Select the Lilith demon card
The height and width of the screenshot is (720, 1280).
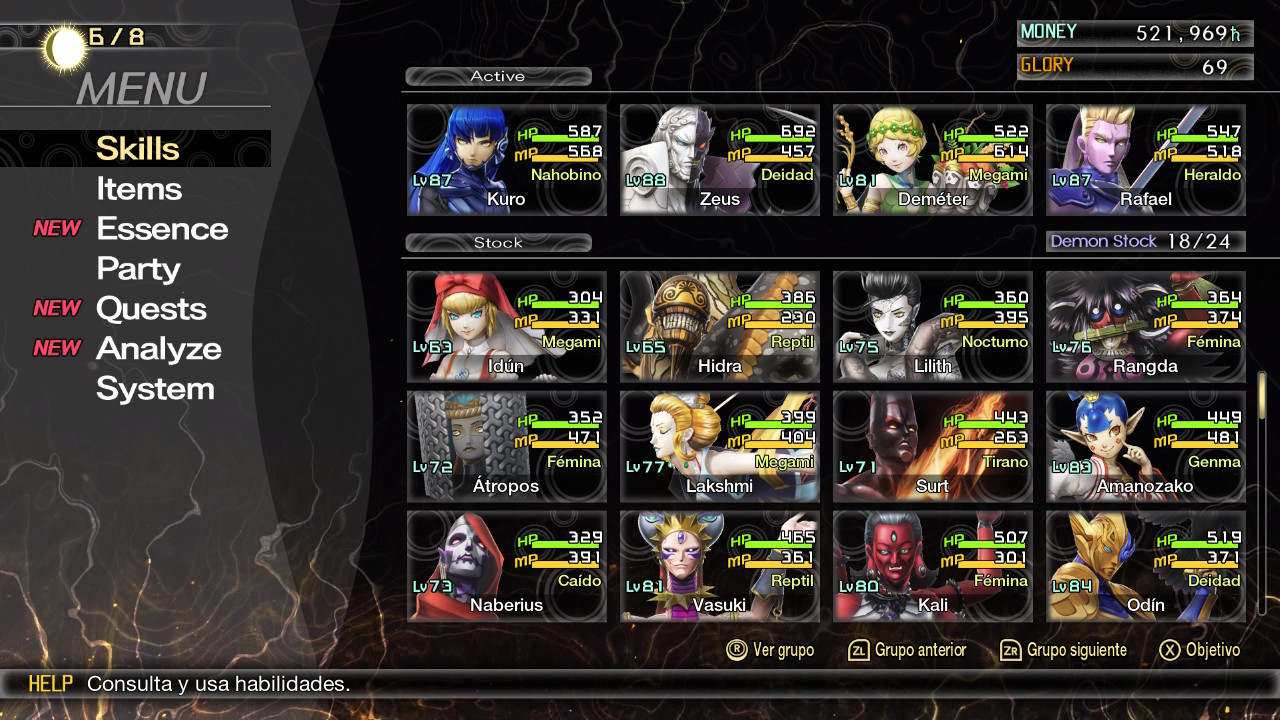932,327
